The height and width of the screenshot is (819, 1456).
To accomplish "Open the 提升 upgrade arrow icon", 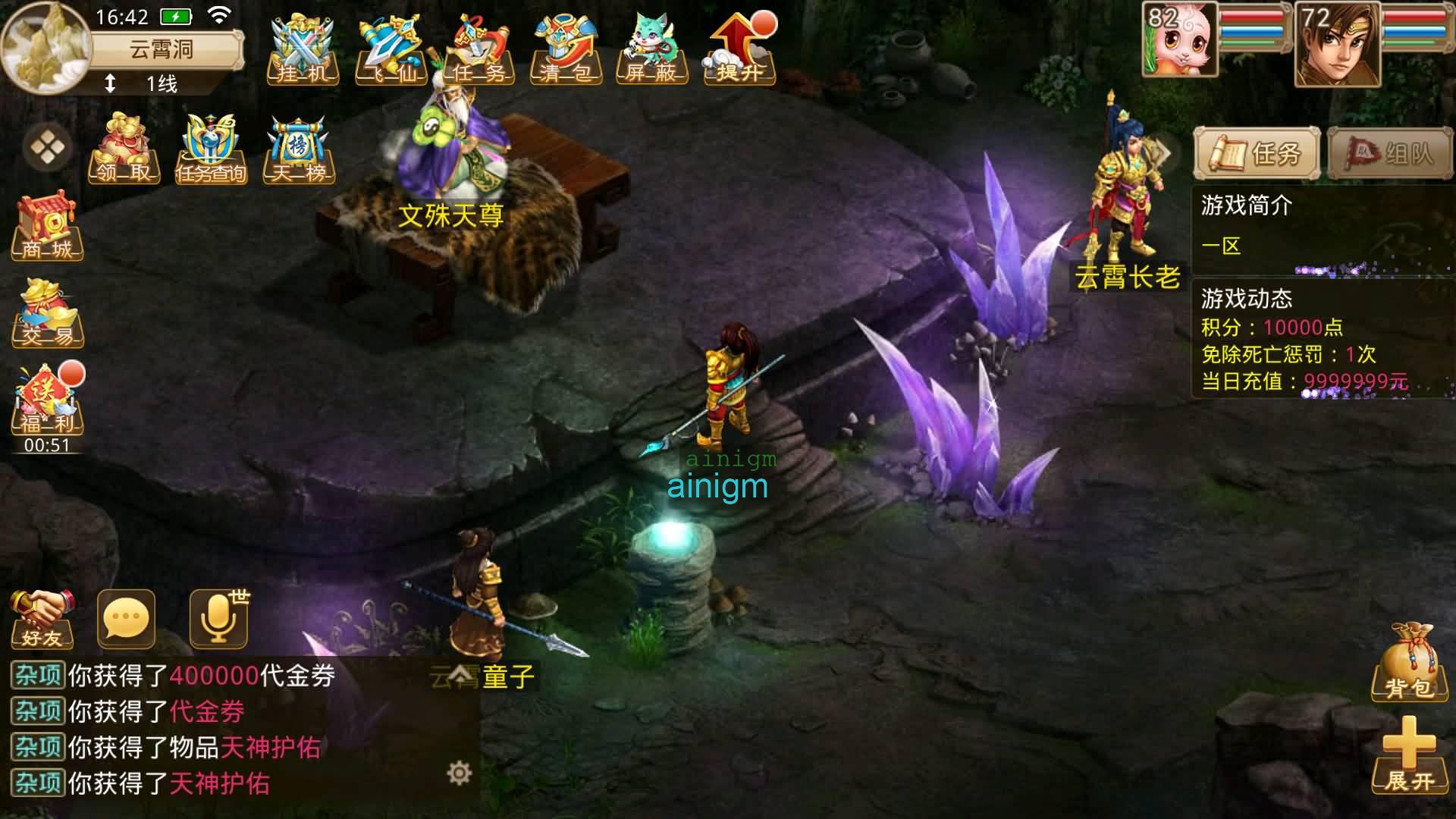I will [739, 51].
